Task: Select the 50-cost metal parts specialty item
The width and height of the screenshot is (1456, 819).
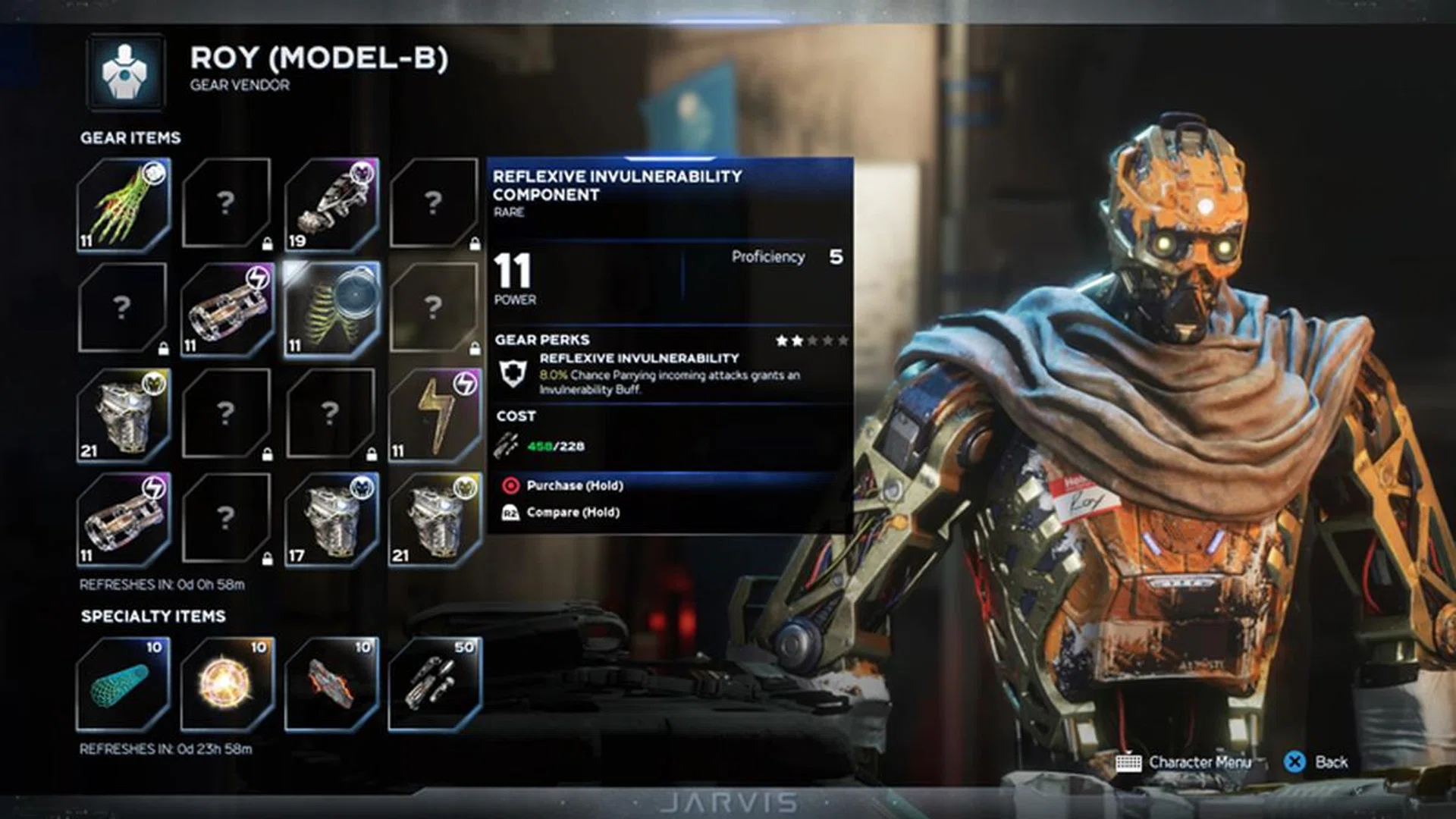Action: (435, 684)
